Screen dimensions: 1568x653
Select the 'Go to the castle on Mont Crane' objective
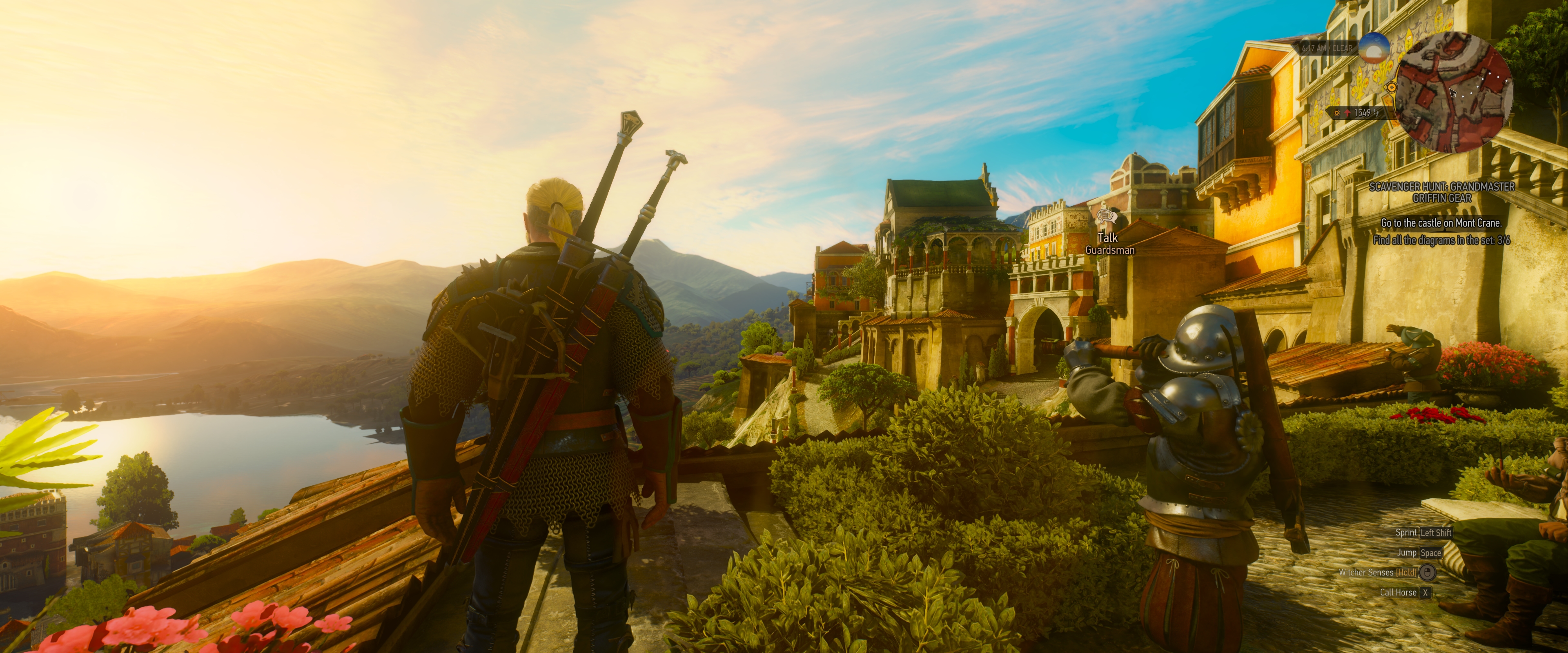1441,223
